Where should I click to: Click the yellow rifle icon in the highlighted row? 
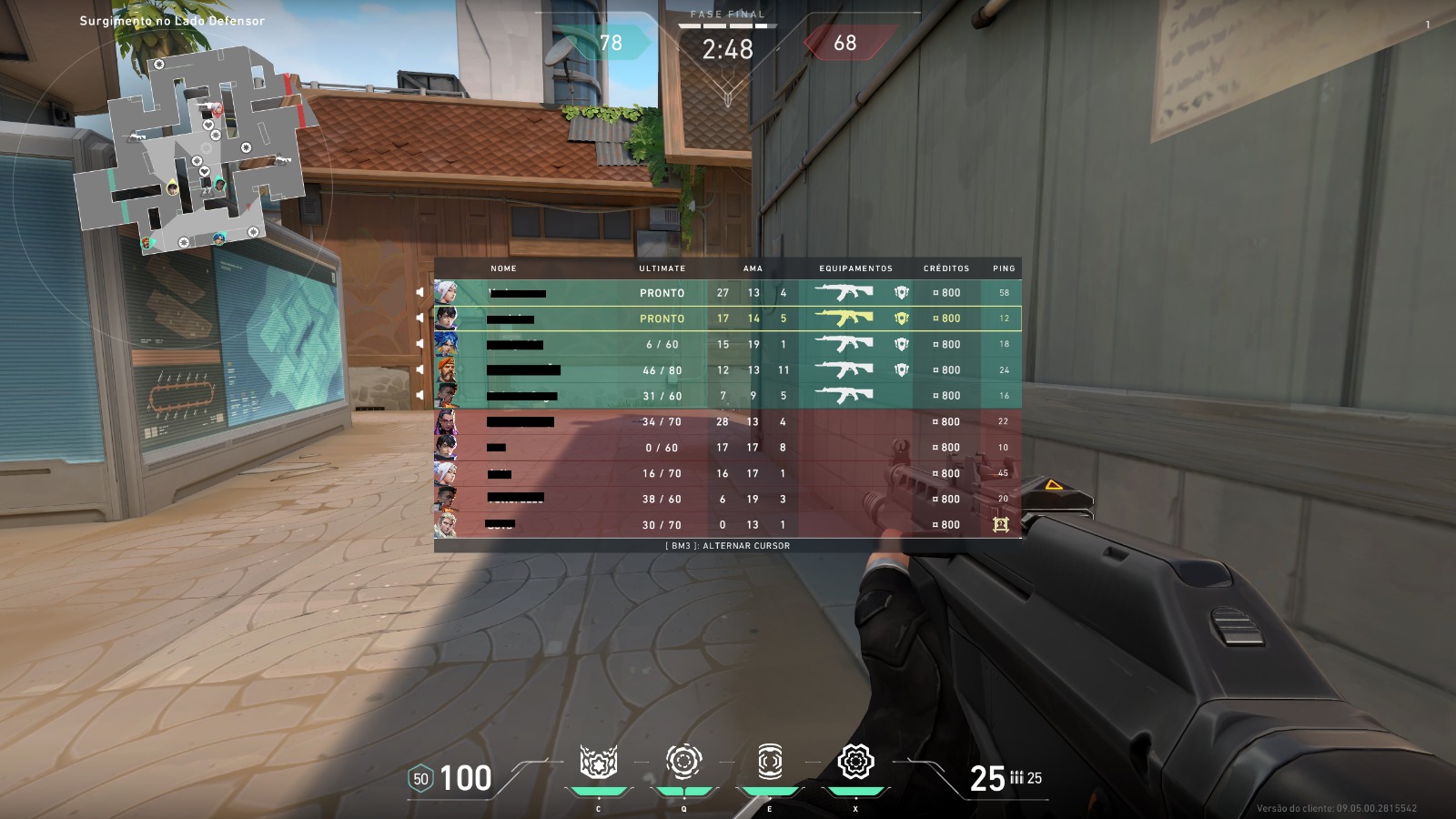point(844,318)
